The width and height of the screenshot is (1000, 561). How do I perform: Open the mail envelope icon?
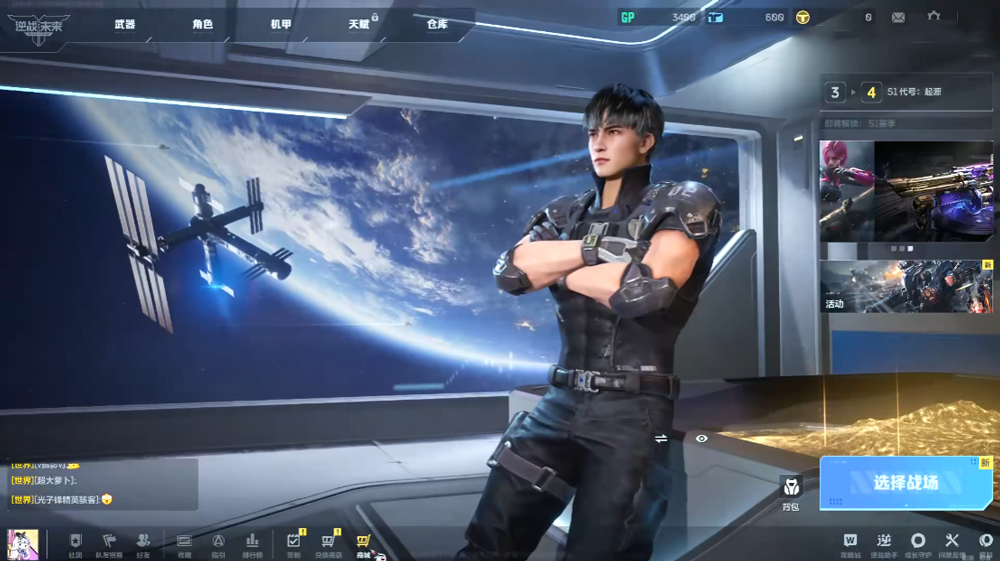click(898, 17)
